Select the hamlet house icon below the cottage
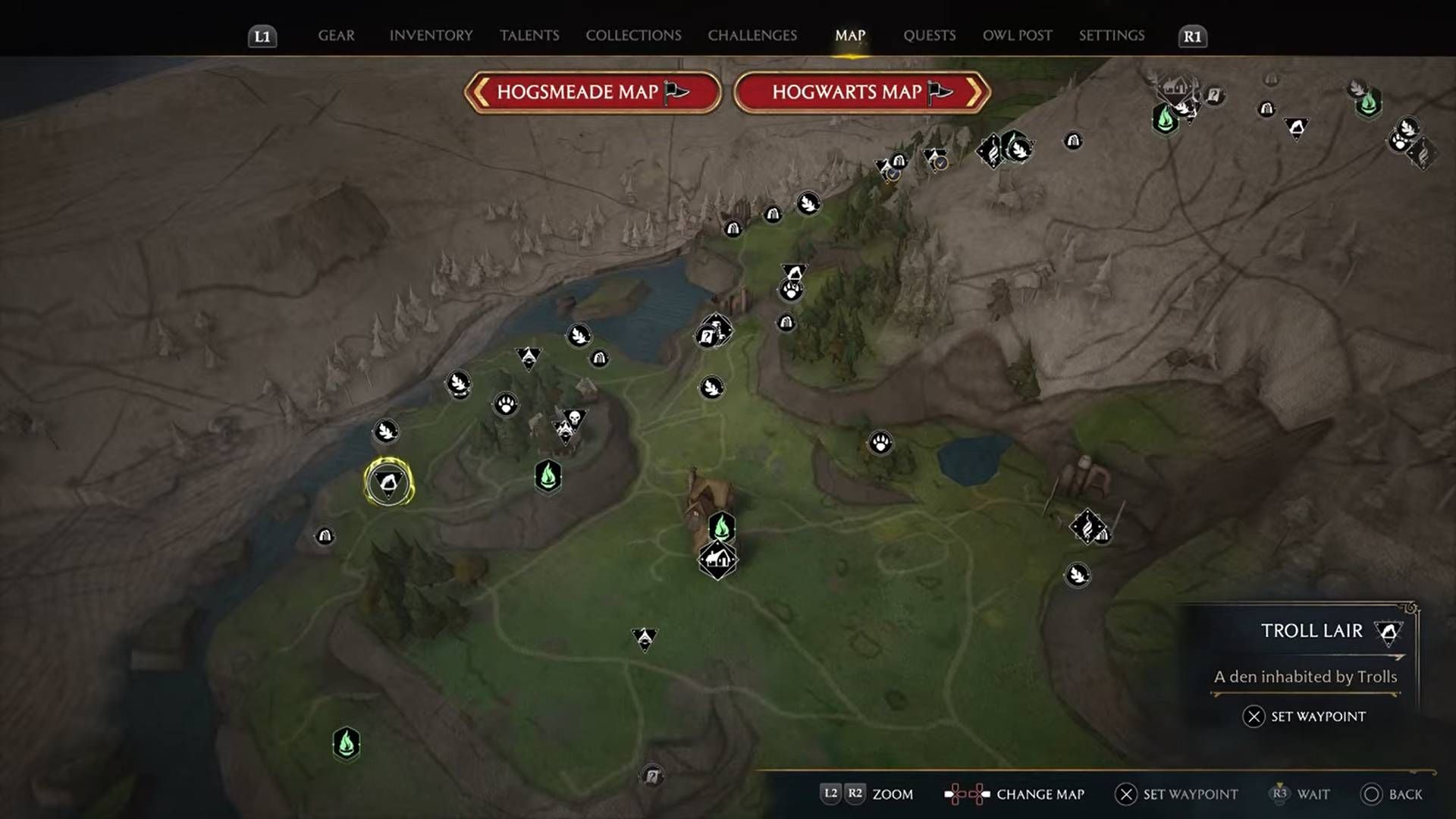Image resolution: width=1456 pixels, height=819 pixels. 717,560
